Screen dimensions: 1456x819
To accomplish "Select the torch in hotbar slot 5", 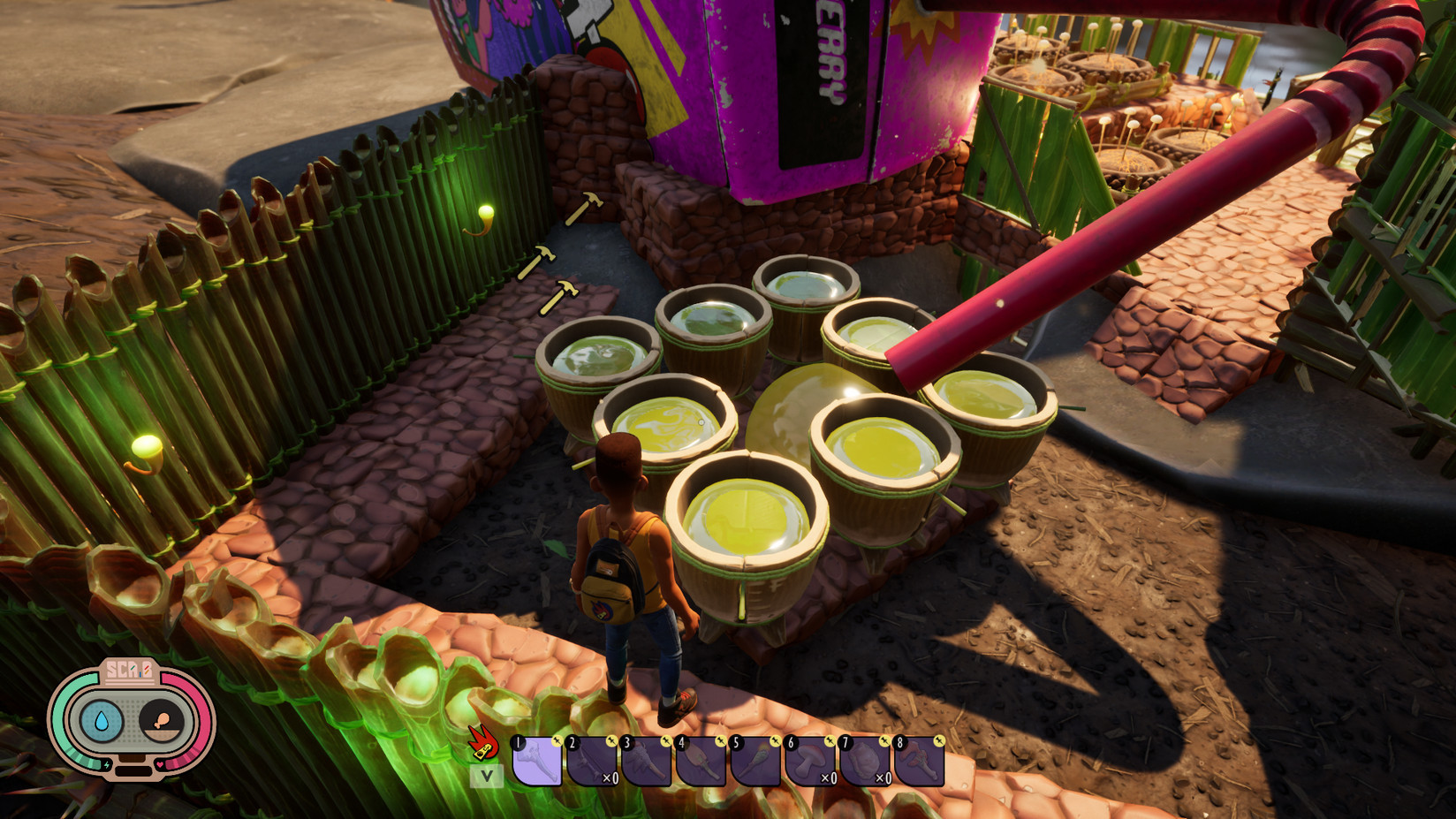I will [x=755, y=762].
